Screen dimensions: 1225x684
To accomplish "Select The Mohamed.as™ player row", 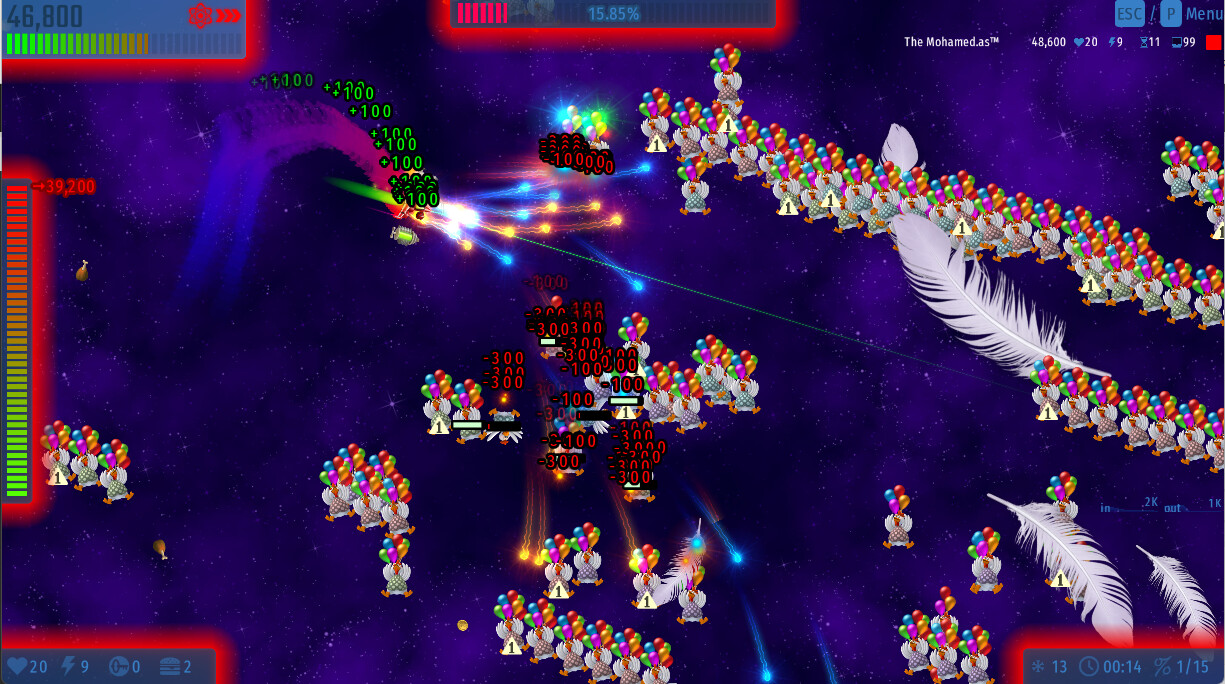I will (952, 42).
